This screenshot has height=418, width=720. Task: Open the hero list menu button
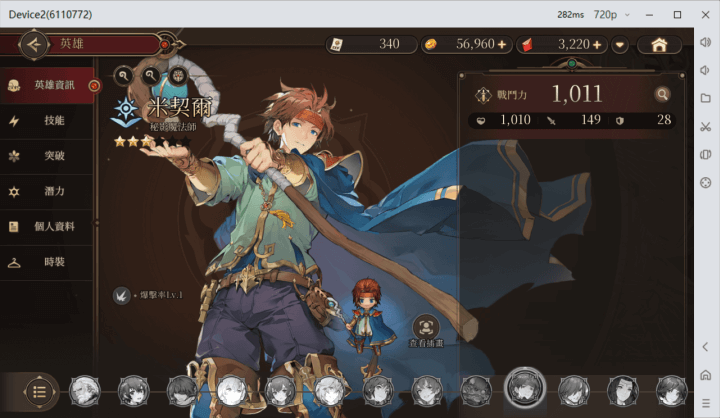(39, 390)
